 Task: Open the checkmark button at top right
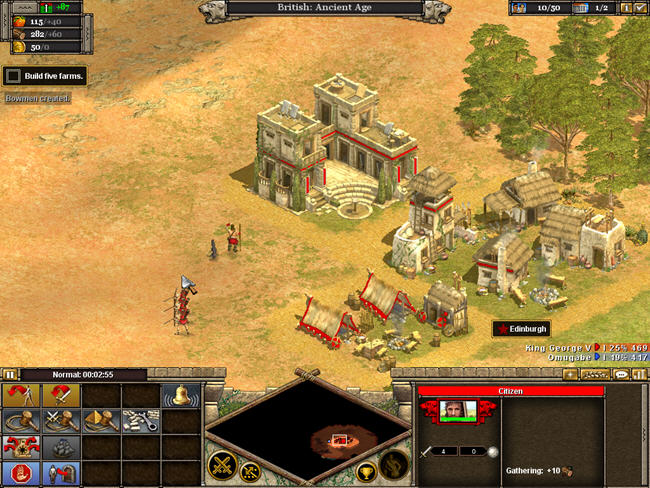tap(640, 9)
